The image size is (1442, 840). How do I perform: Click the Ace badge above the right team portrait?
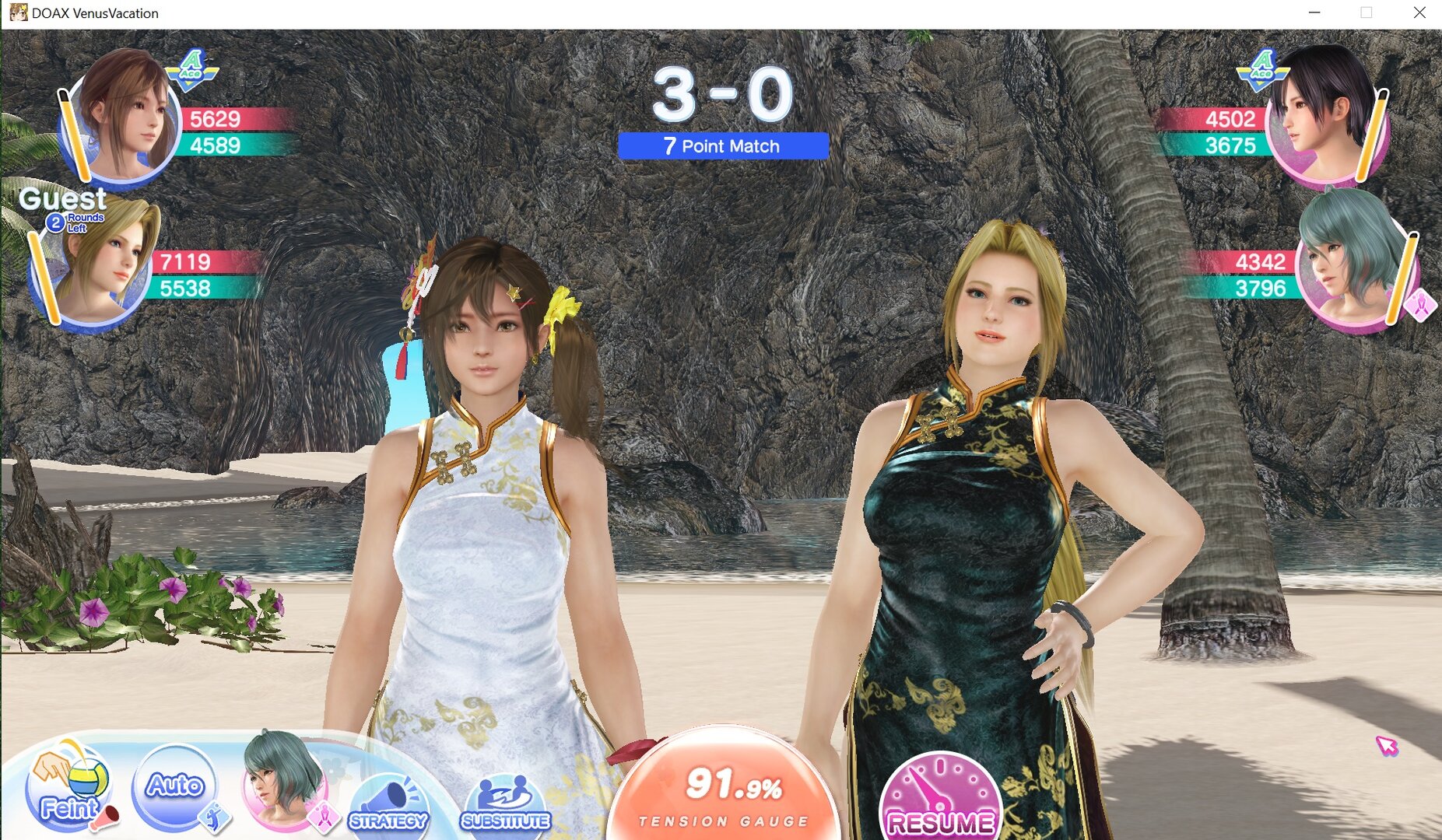[1263, 69]
